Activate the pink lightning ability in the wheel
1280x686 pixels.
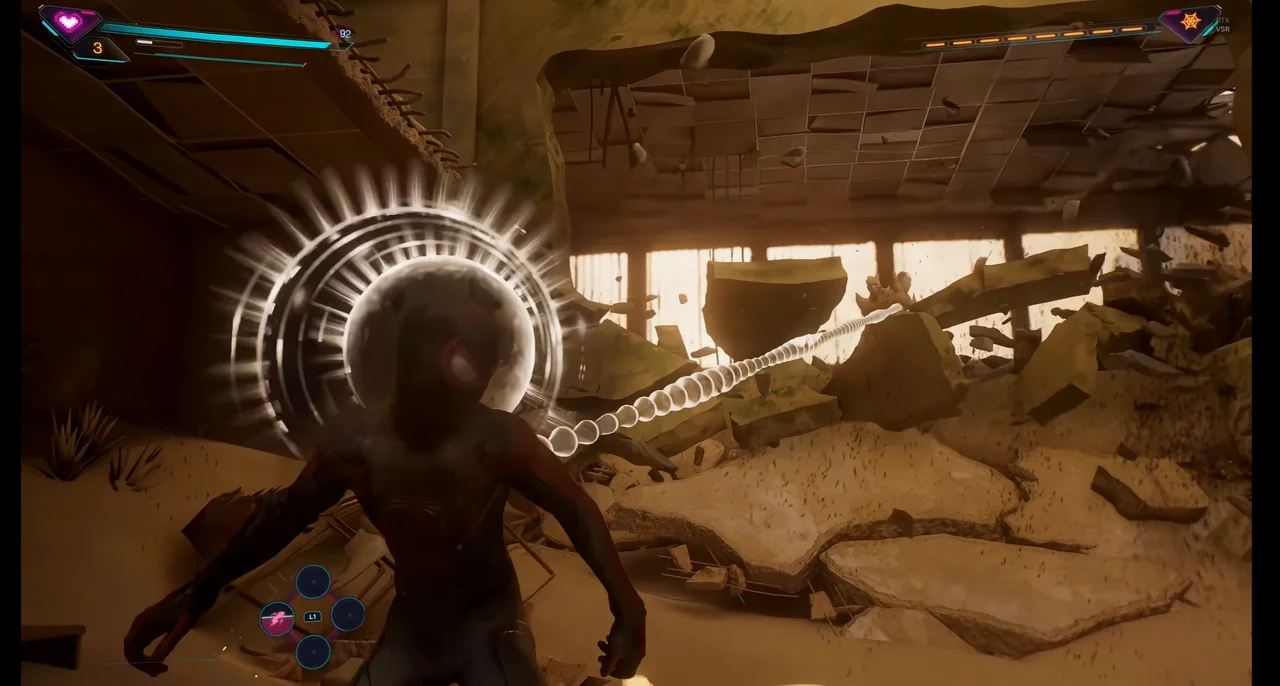(277, 619)
